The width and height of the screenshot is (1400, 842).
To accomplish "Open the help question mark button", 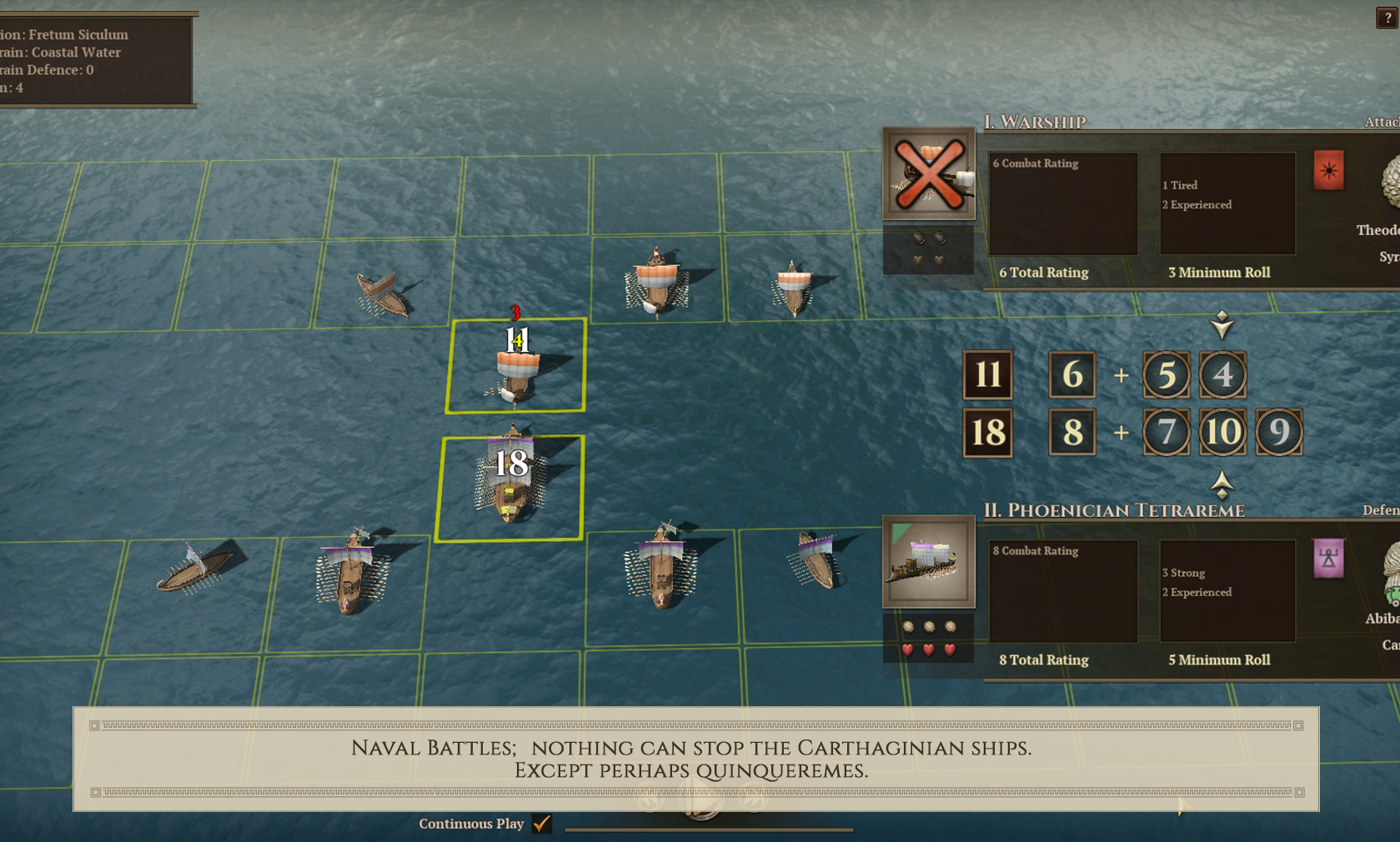I will tap(1387, 18).
